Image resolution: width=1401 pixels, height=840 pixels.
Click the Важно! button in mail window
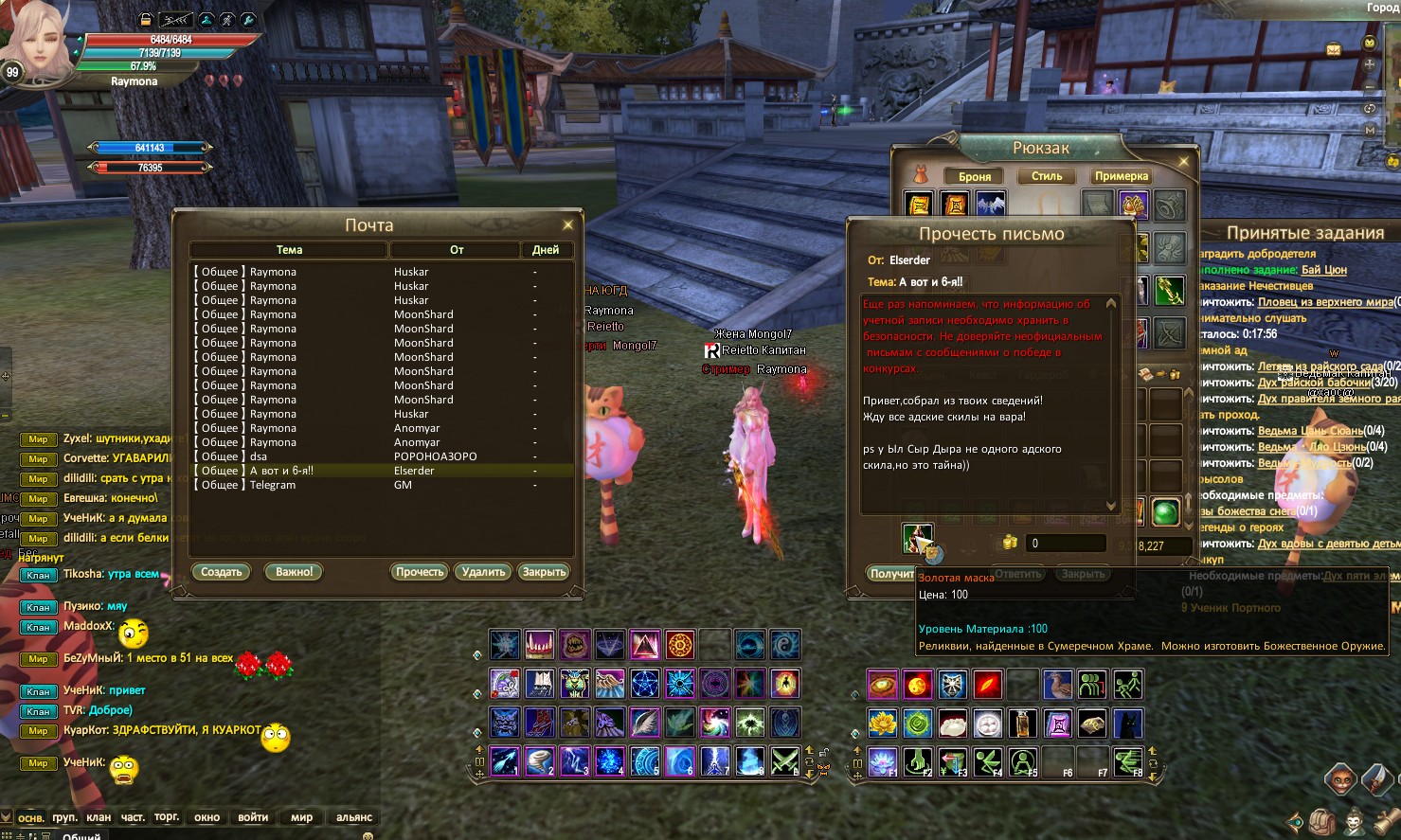point(294,572)
